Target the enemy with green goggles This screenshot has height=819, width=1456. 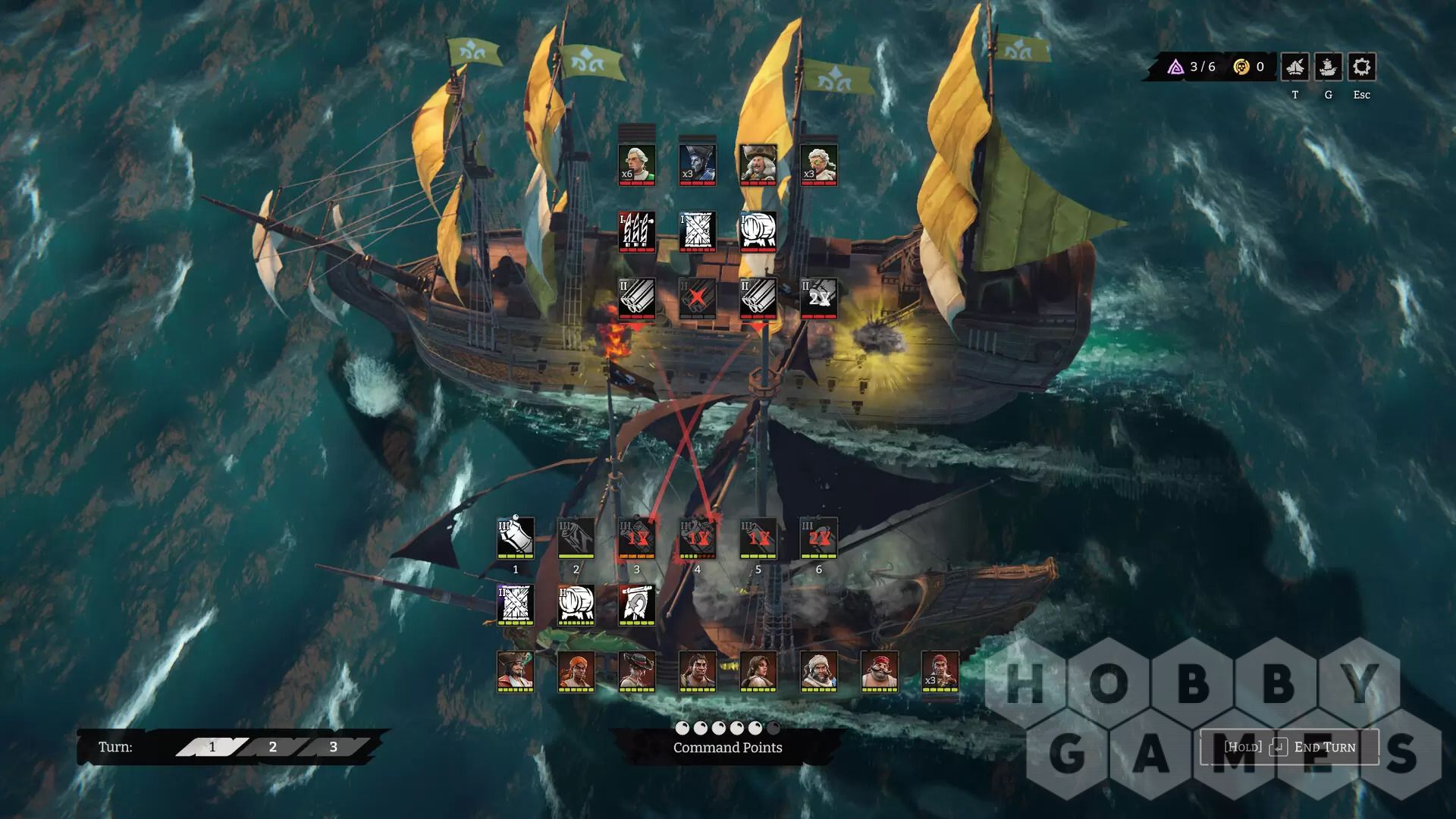click(x=819, y=165)
